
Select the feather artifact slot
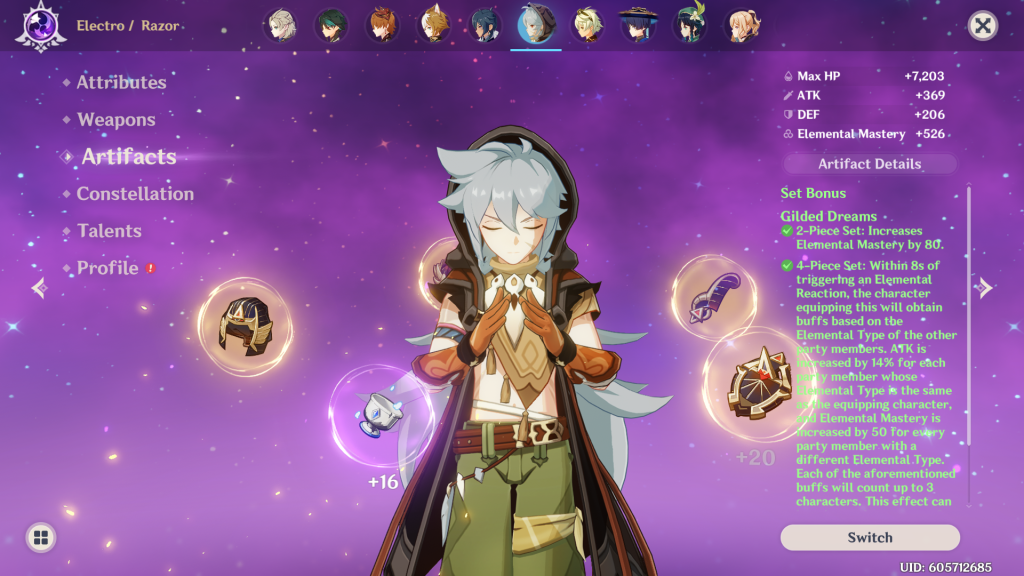[x=714, y=297]
